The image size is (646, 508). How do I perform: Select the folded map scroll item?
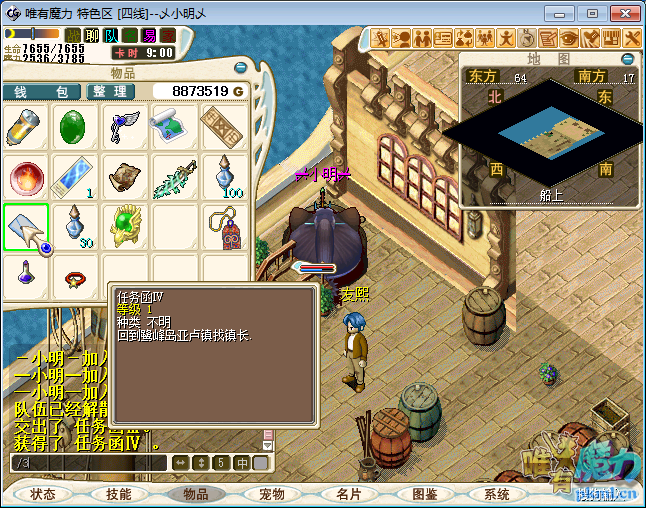171,126
